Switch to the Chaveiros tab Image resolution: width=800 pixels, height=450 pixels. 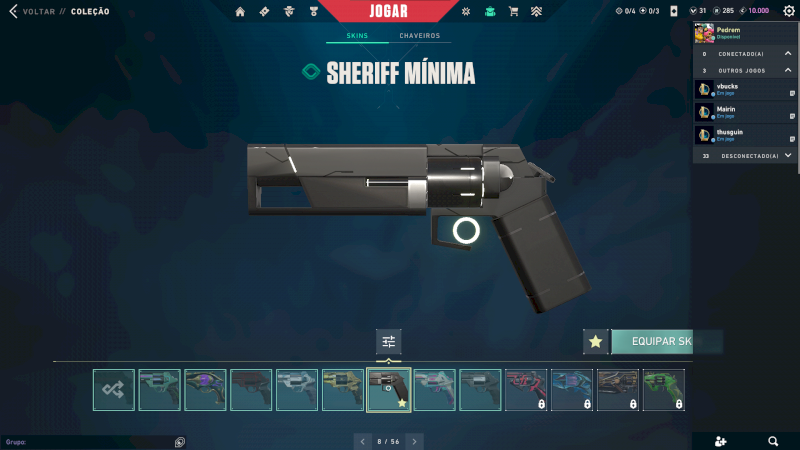tap(419, 36)
